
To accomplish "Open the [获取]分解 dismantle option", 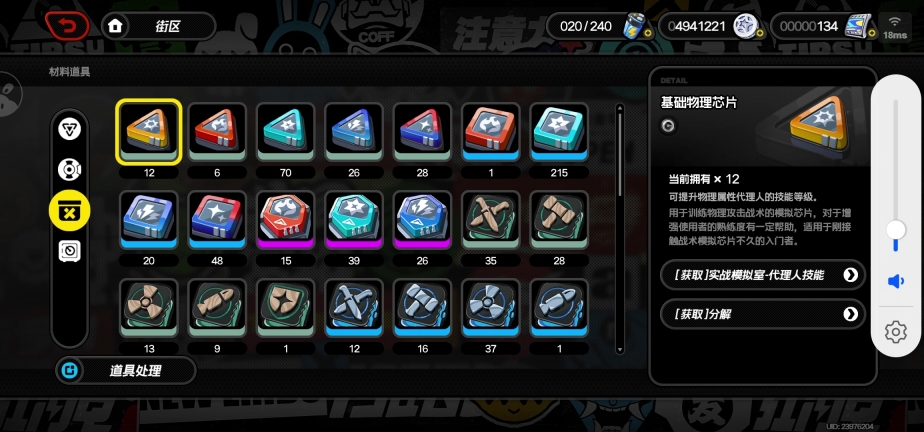I will click(x=762, y=314).
